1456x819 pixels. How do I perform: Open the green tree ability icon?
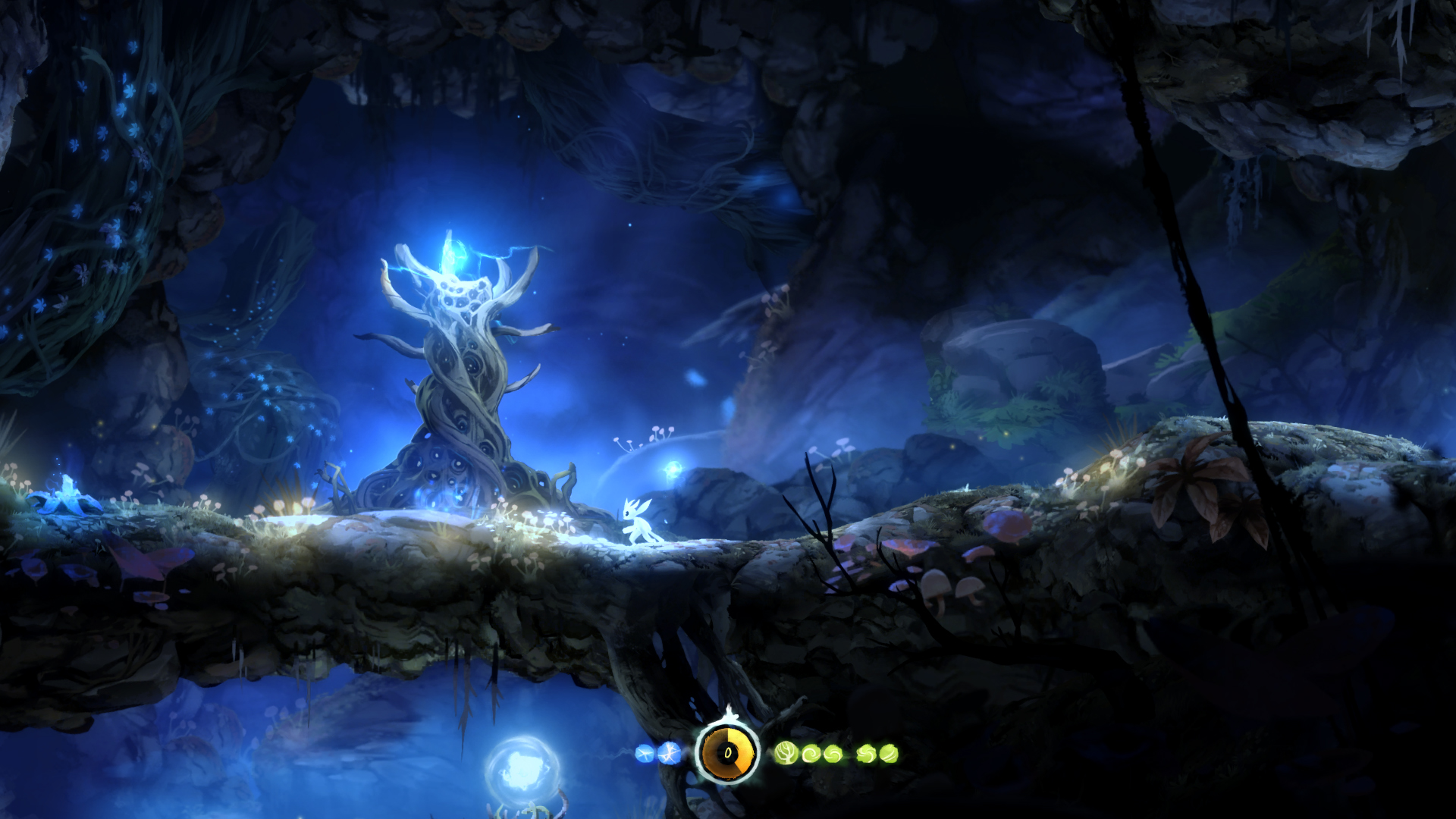(785, 752)
